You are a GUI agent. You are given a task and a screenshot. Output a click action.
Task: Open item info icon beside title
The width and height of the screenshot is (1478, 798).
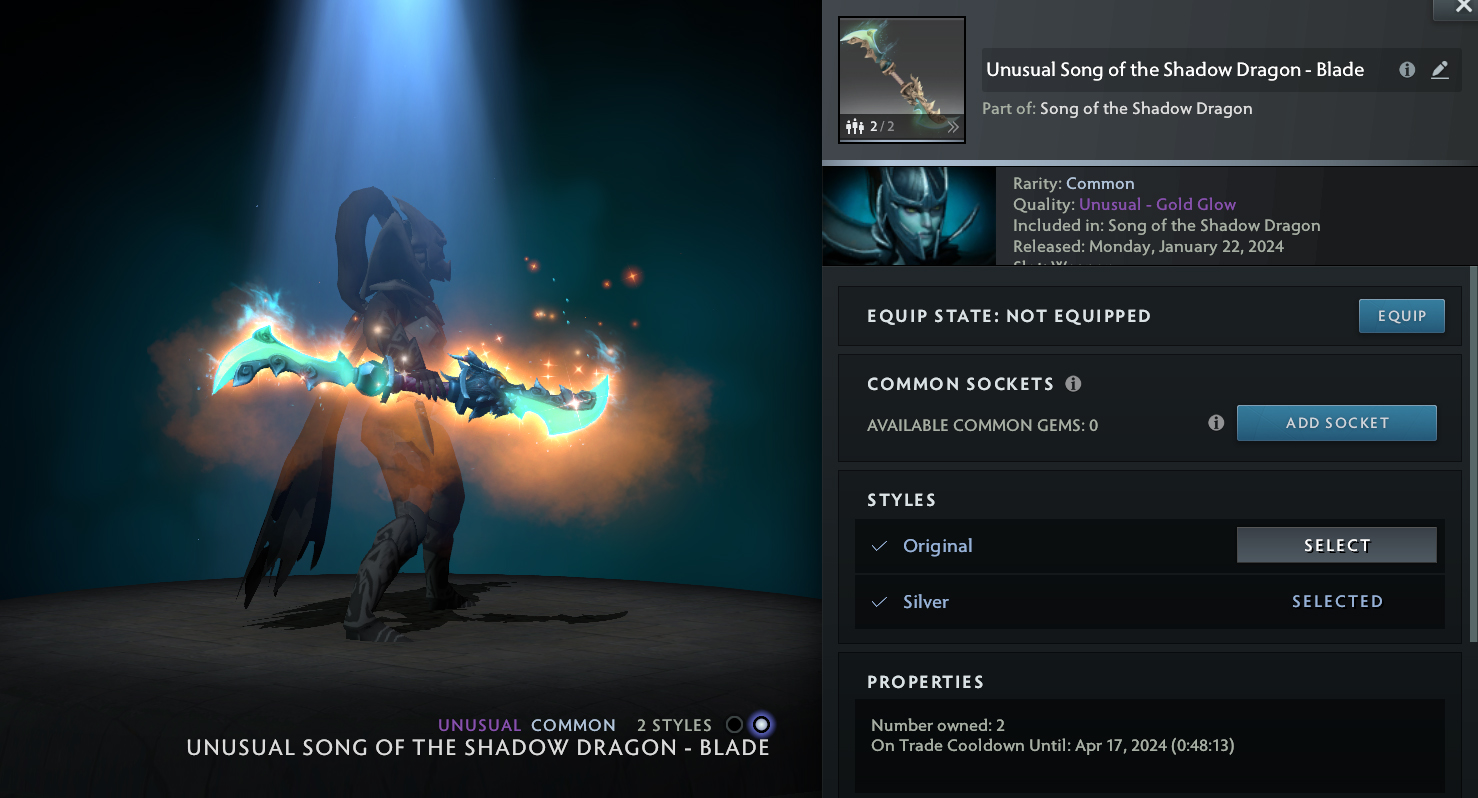[1407, 70]
